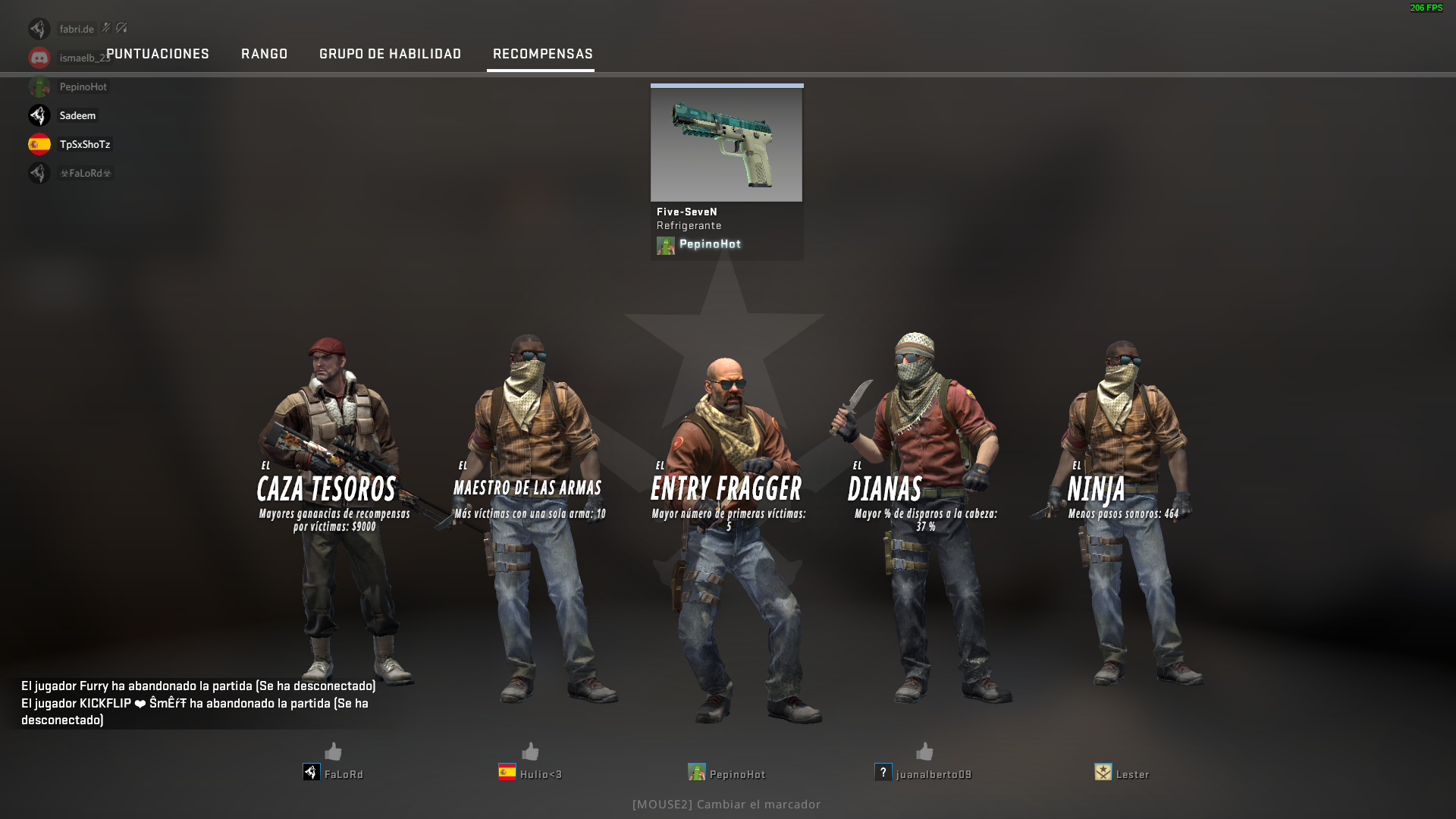1456x819 pixels.
Task: Open the Rango tab
Action: coord(264,54)
